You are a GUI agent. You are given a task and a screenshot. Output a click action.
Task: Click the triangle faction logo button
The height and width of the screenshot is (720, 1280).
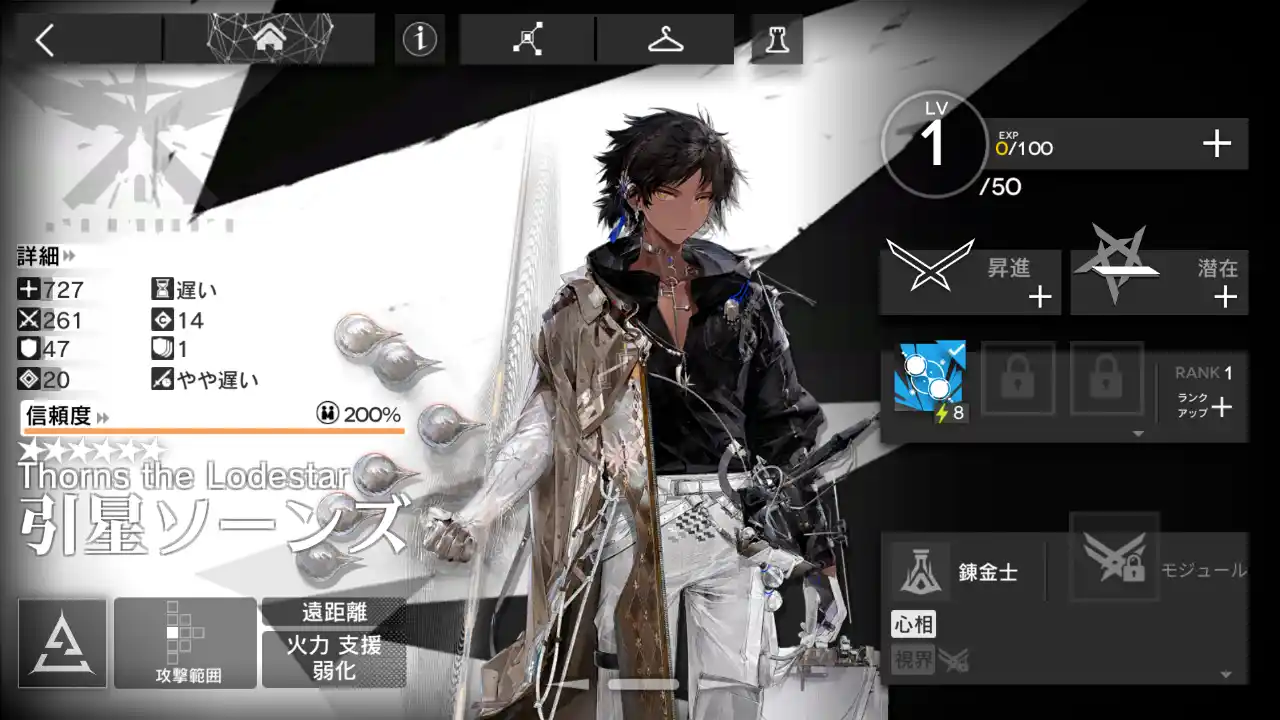[x=62, y=643]
